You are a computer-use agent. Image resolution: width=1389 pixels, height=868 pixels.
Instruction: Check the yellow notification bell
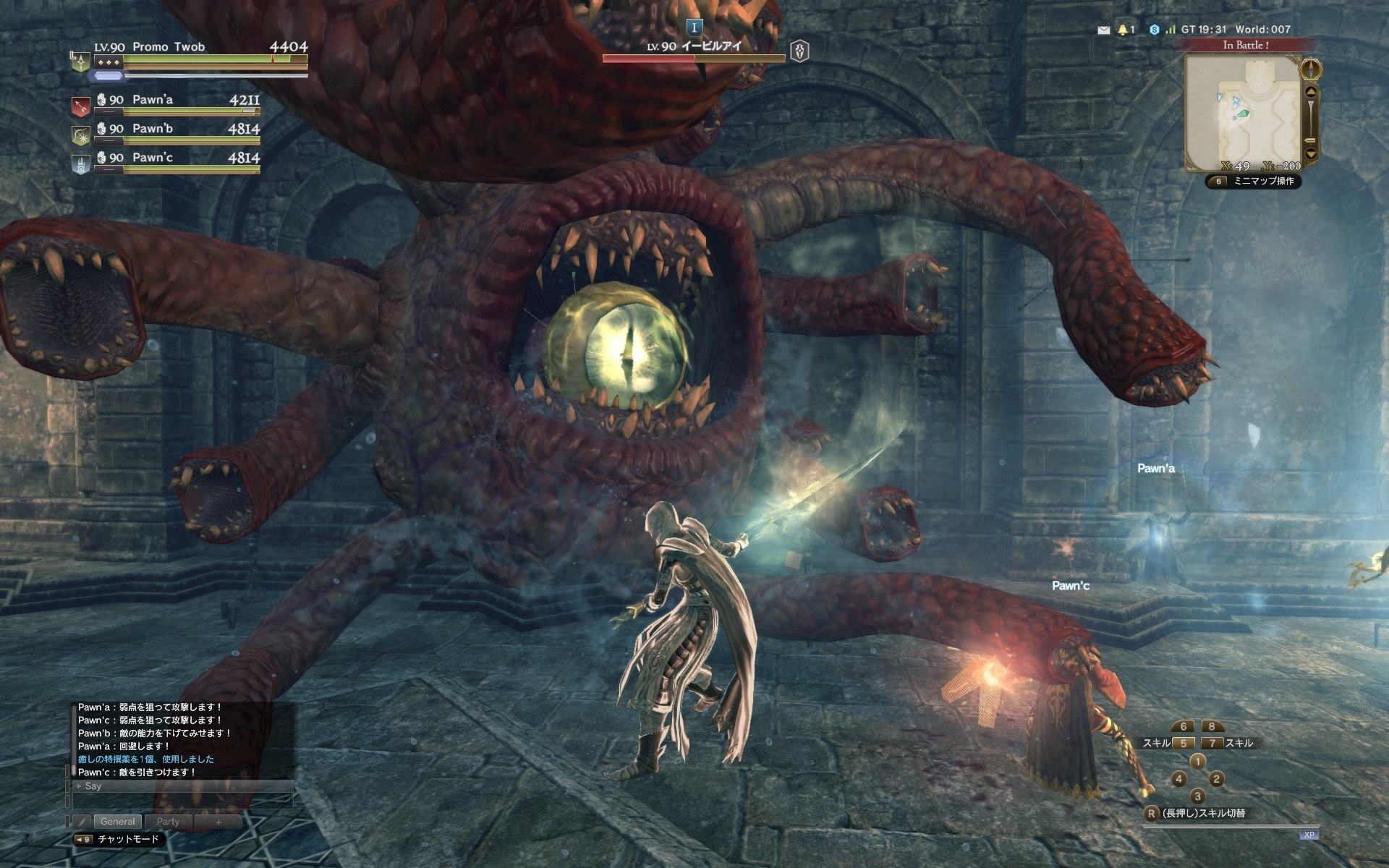[x=1123, y=30]
